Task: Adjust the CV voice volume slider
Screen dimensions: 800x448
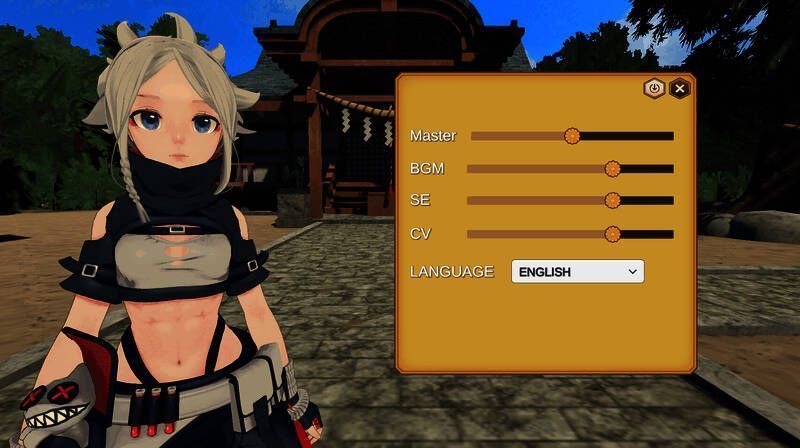Action: tap(613, 234)
